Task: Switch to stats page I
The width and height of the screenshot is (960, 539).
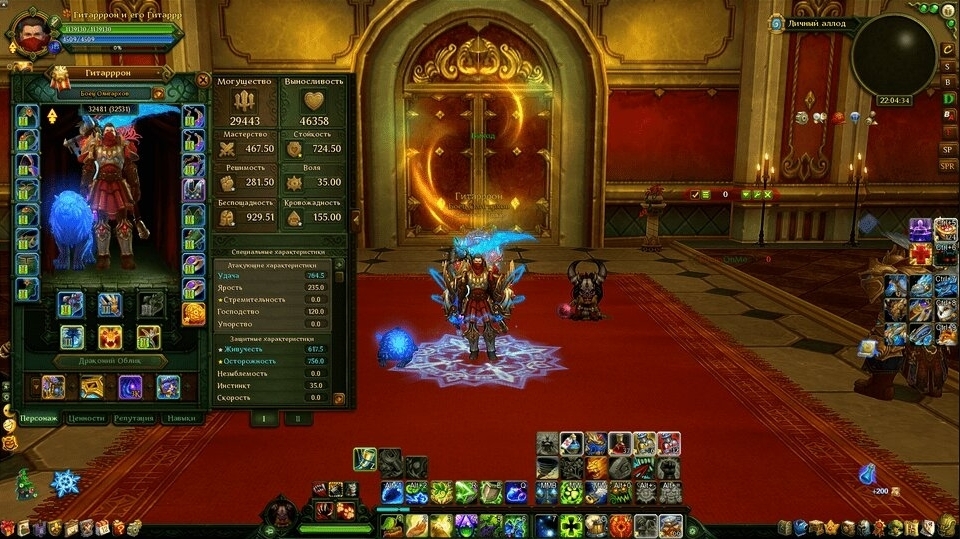Action: pyautogui.click(x=264, y=418)
